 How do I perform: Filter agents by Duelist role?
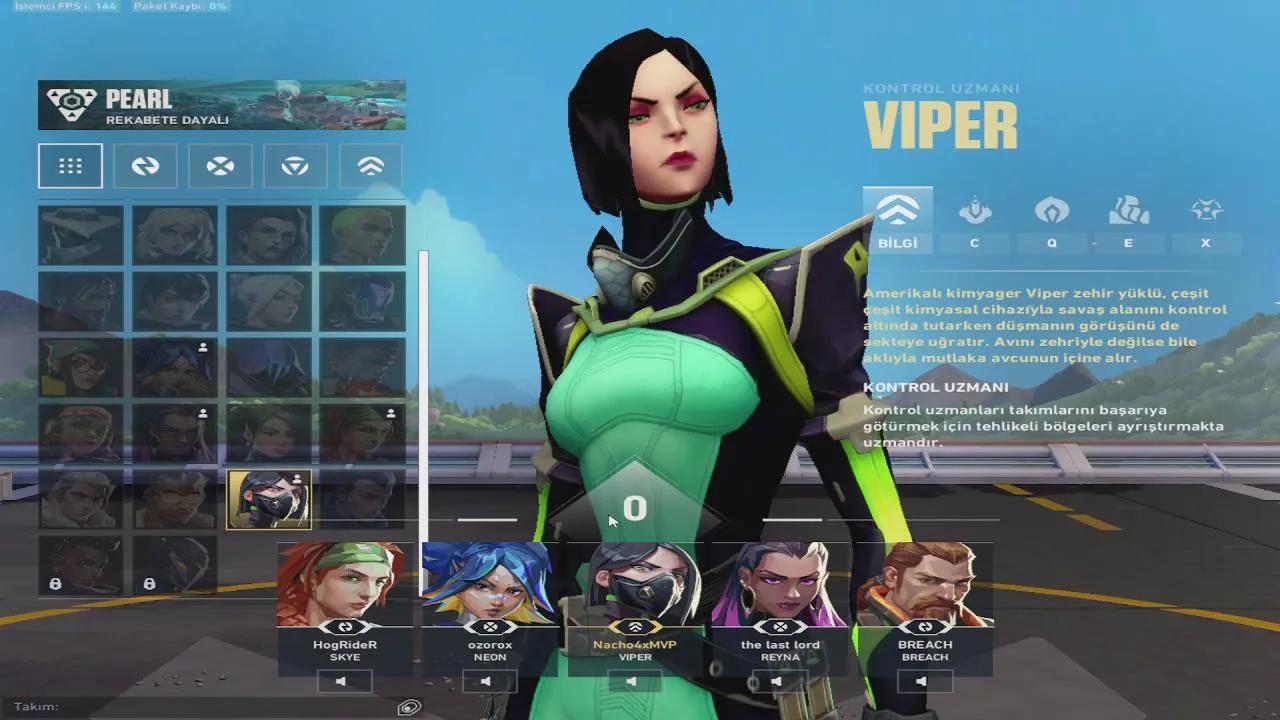point(220,166)
